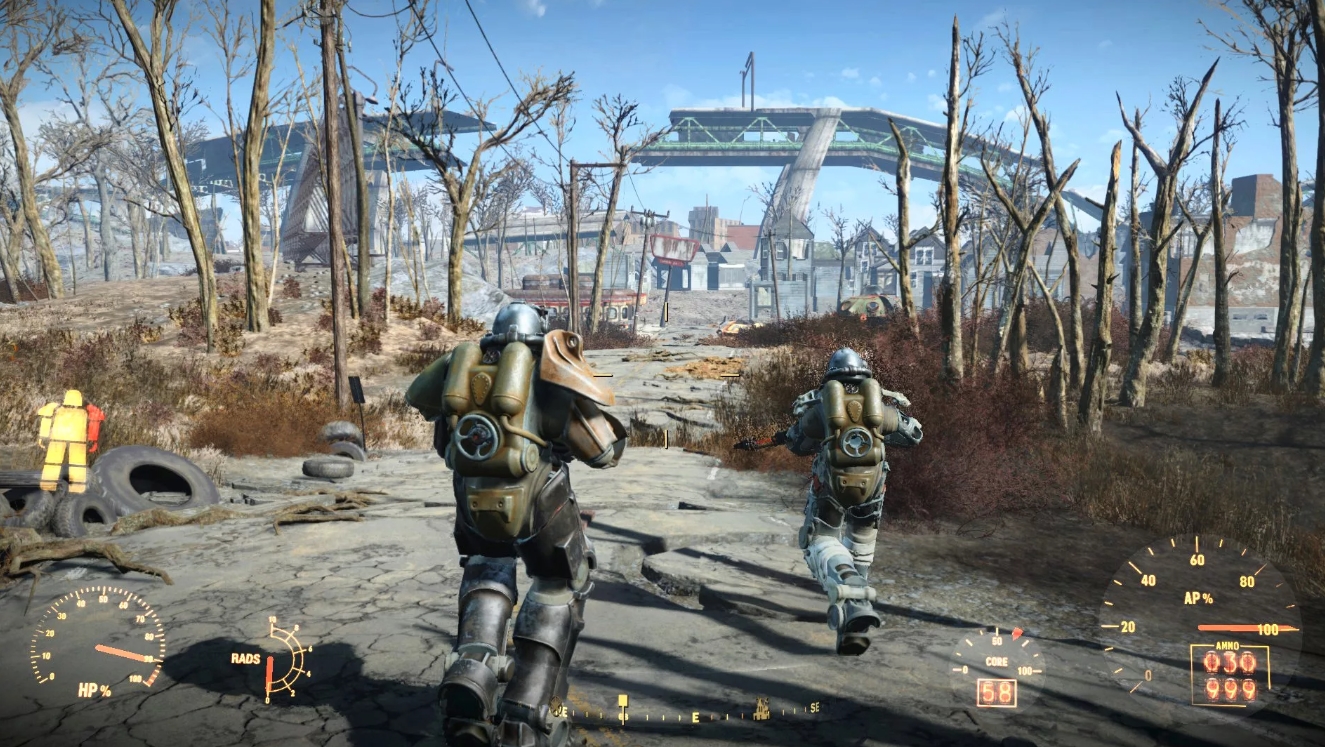The width and height of the screenshot is (1325, 747).
Task: Select the 20 tick on the AP% dial
Action: tap(1128, 626)
